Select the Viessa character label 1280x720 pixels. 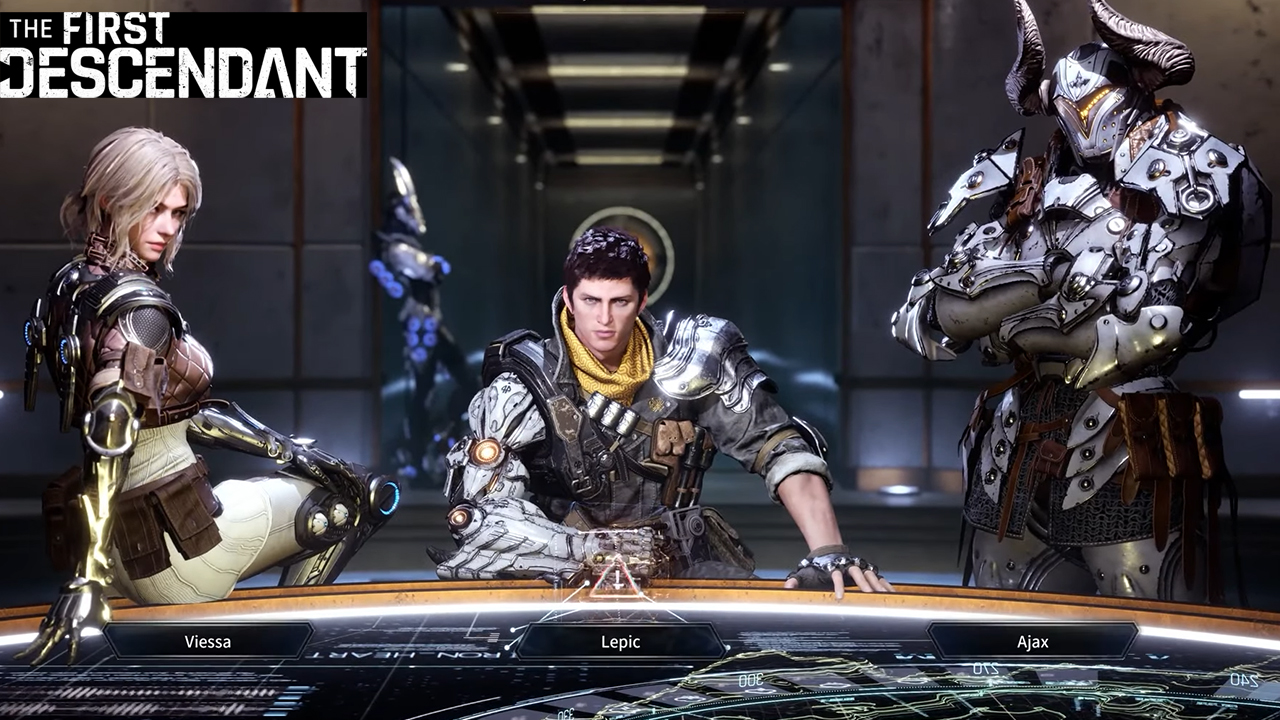coord(208,641)
